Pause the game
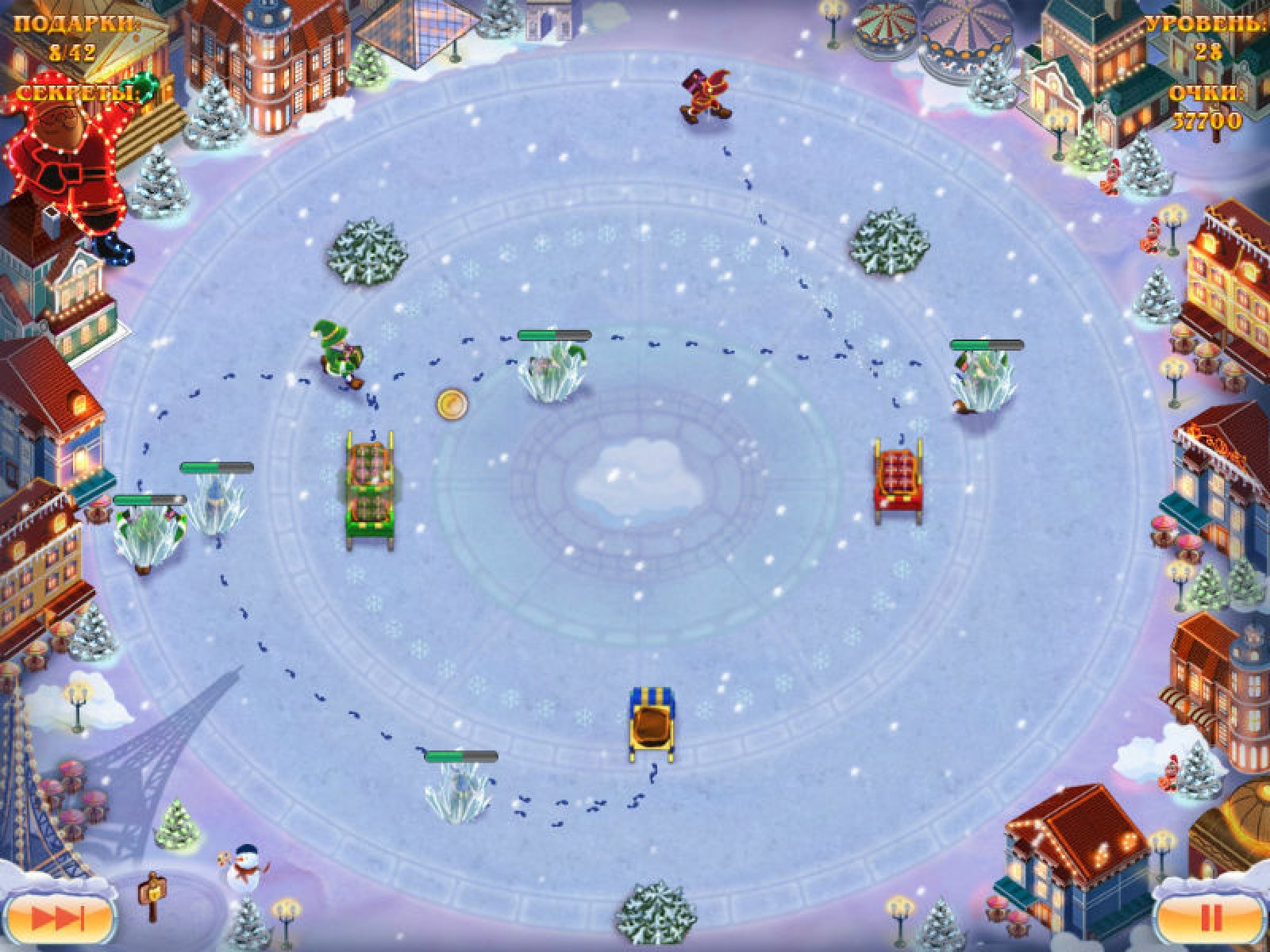The width and height of the screenshot is (1270, 952). tap(1210, 918)
